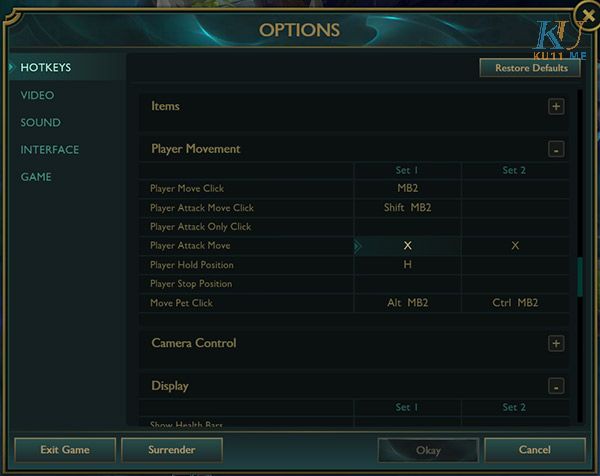The height and width of the screenshot is (476, 600).
Task: Edit Set 1 binding for Move Pet Click
Action: click(407, 303)
